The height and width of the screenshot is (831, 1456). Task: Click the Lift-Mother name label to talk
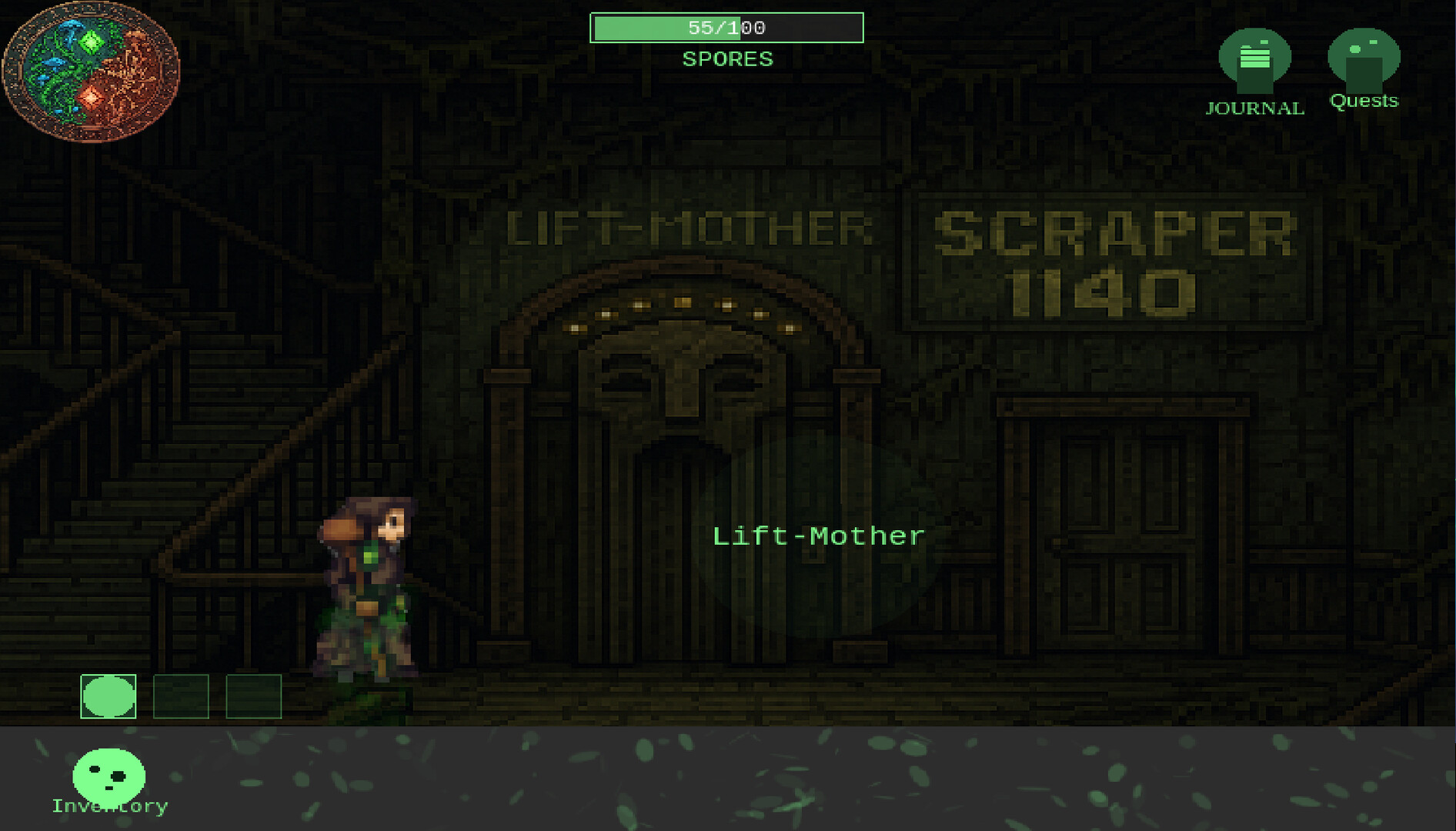pos(818,536)
